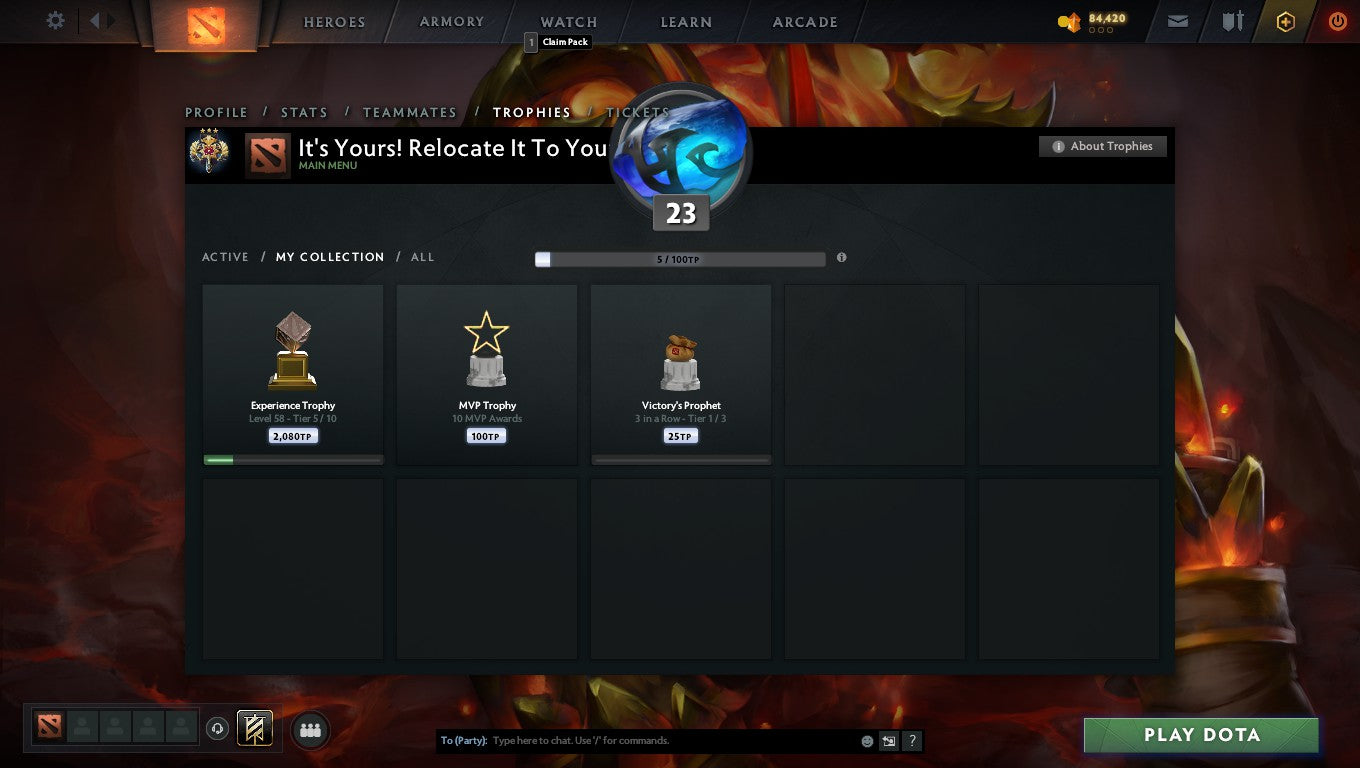Open the HEROES menu
The width and height of the screenshot is (1360, 768).
click(334, 21)
